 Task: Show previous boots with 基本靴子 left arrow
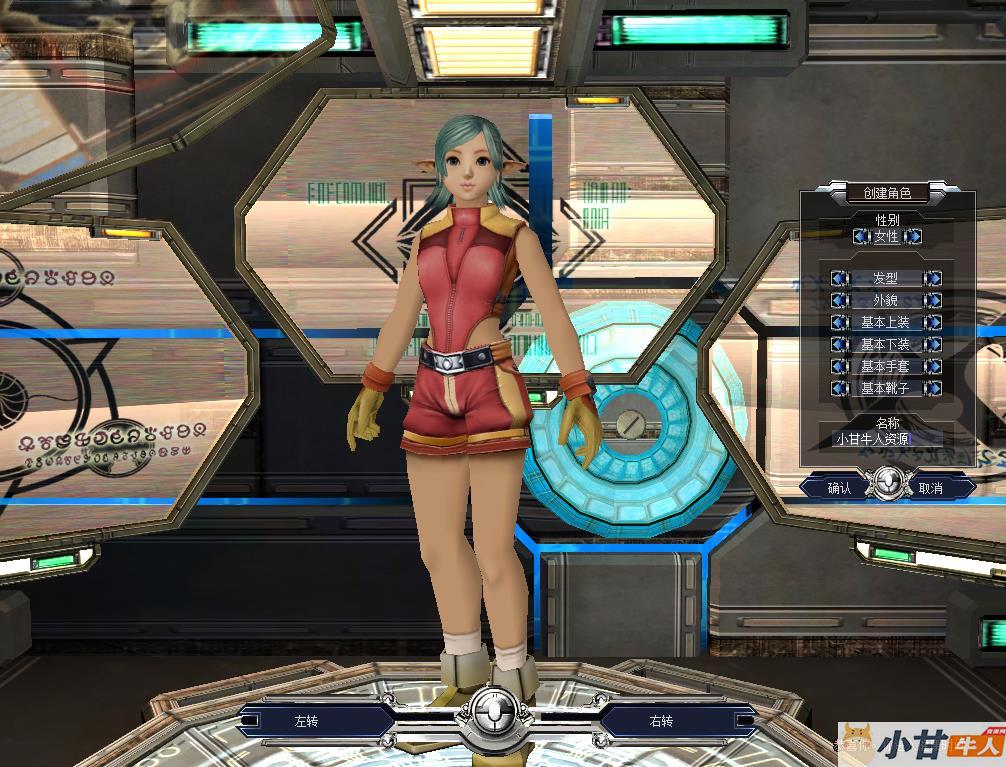pyautogui.click(x=840, y=389)
